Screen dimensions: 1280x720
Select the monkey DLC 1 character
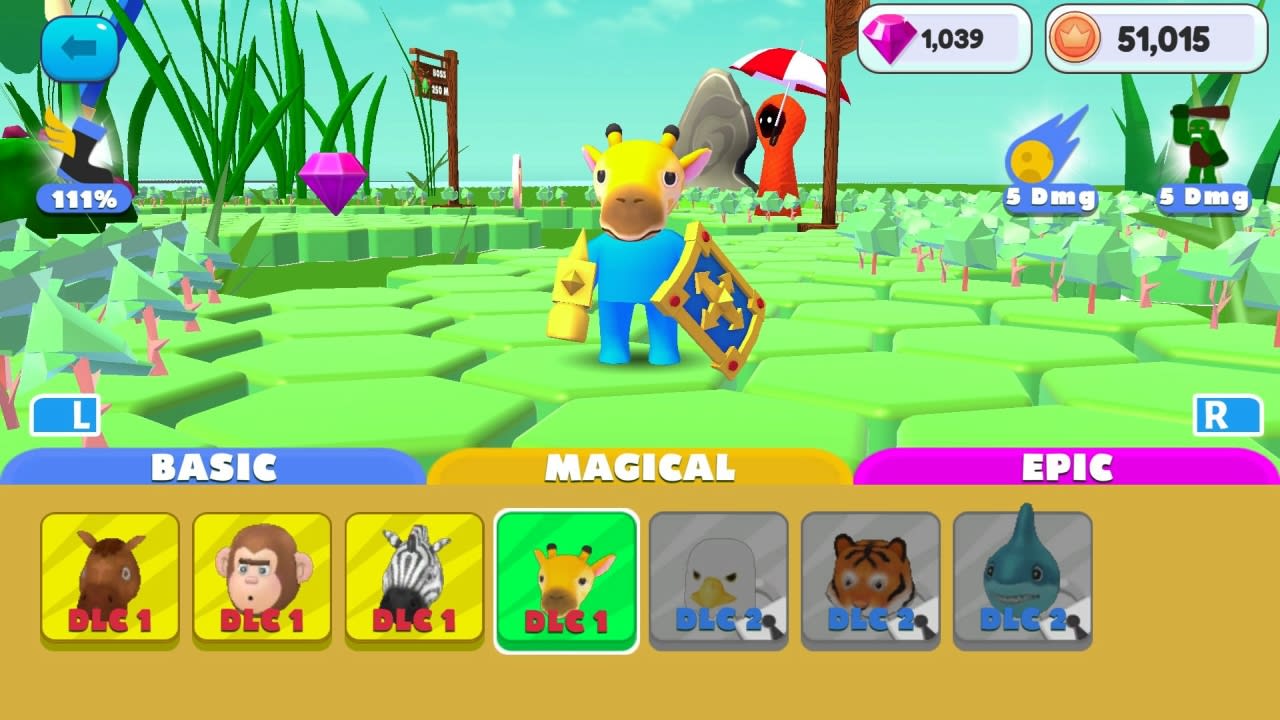(262, 577)
